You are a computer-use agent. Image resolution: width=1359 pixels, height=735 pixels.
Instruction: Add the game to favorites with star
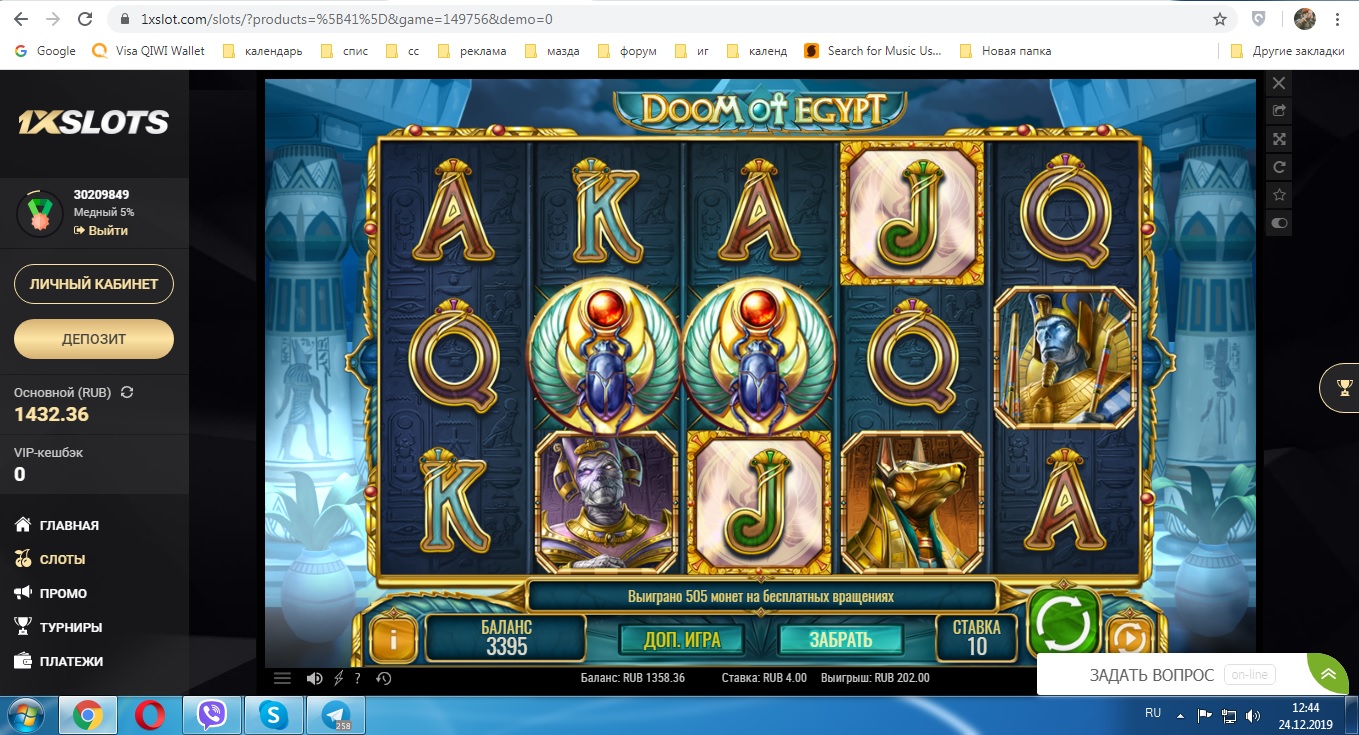[1278, 195]
